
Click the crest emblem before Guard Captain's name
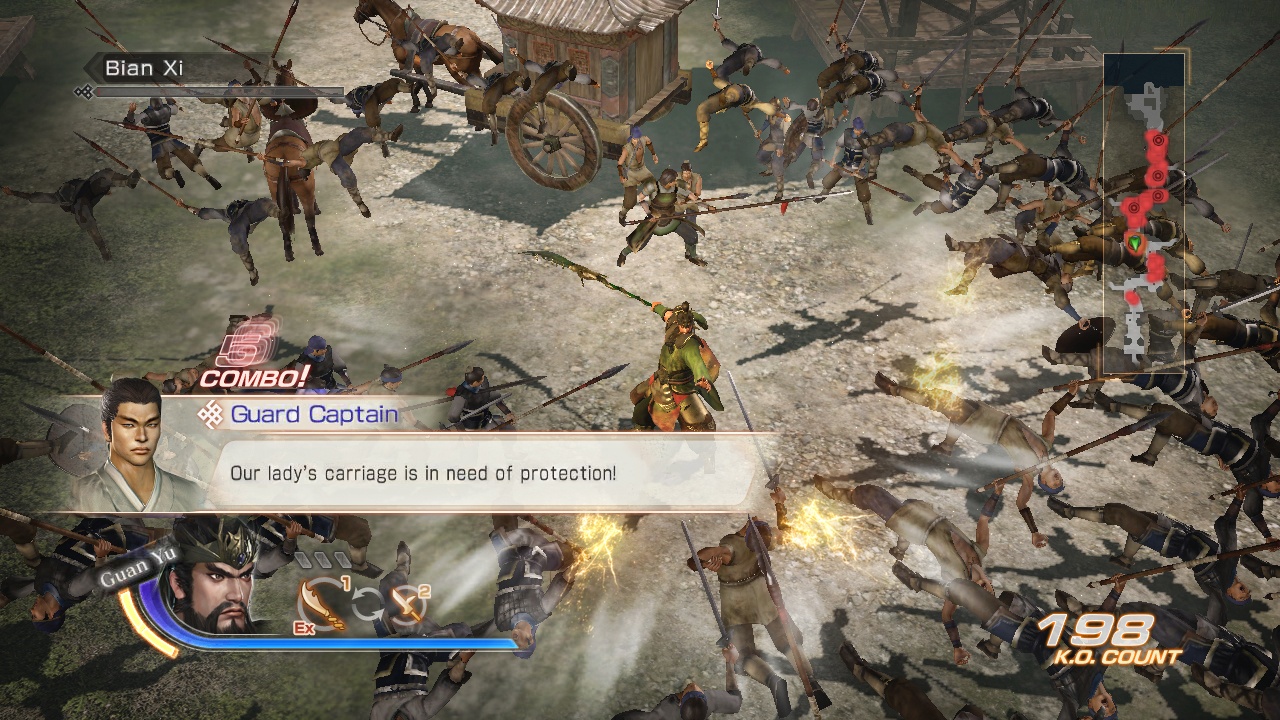(x=211, y=413)
